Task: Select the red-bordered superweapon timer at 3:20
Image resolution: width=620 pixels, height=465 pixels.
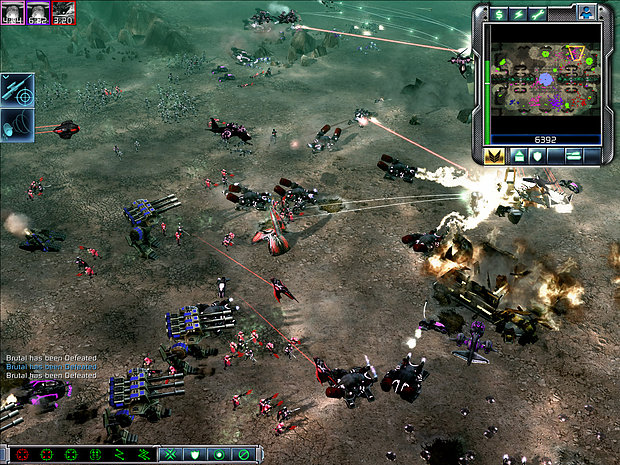Action: tap(63, 12)
